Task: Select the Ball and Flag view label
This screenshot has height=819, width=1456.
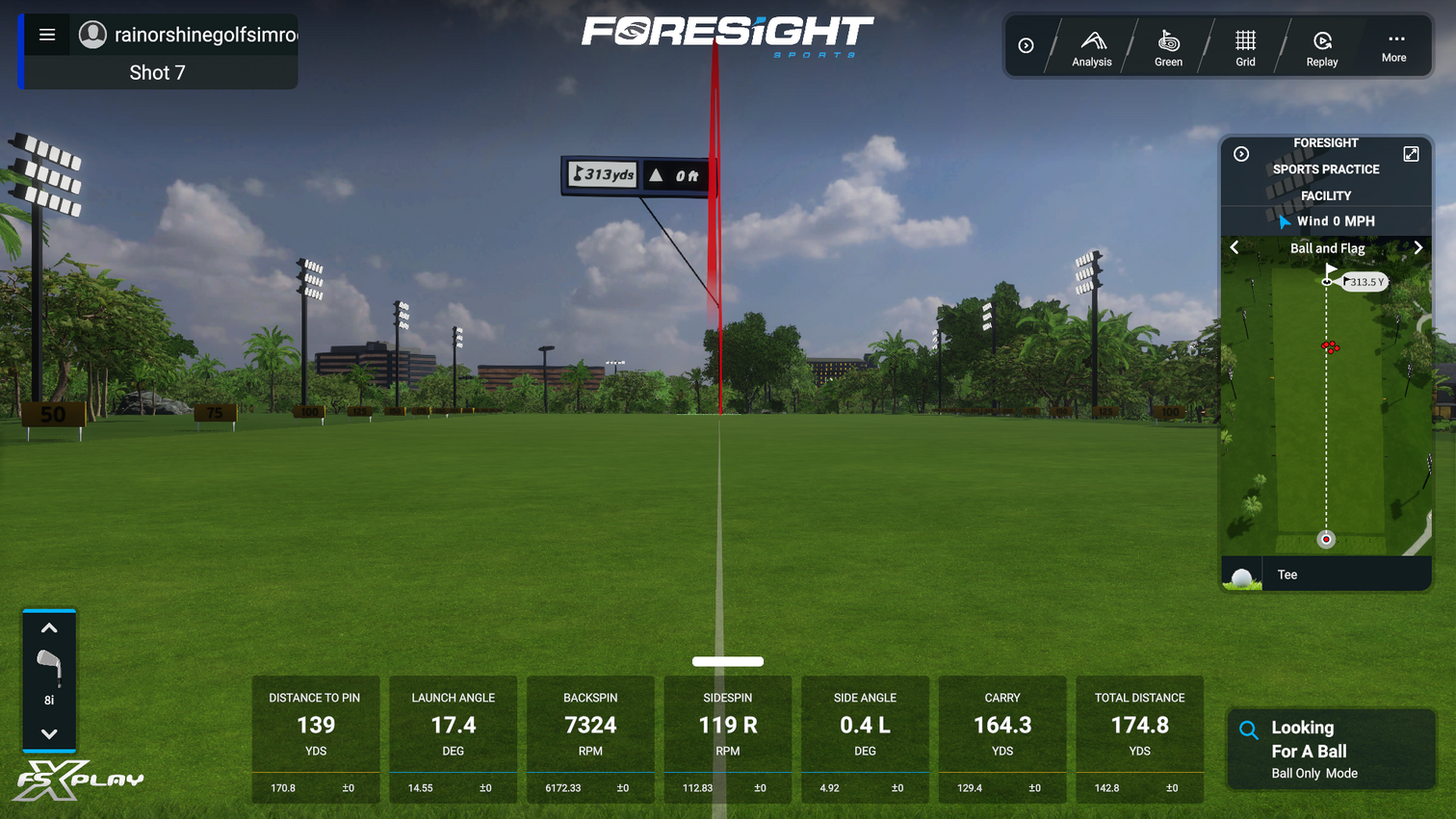Action: click(1327, 247)
